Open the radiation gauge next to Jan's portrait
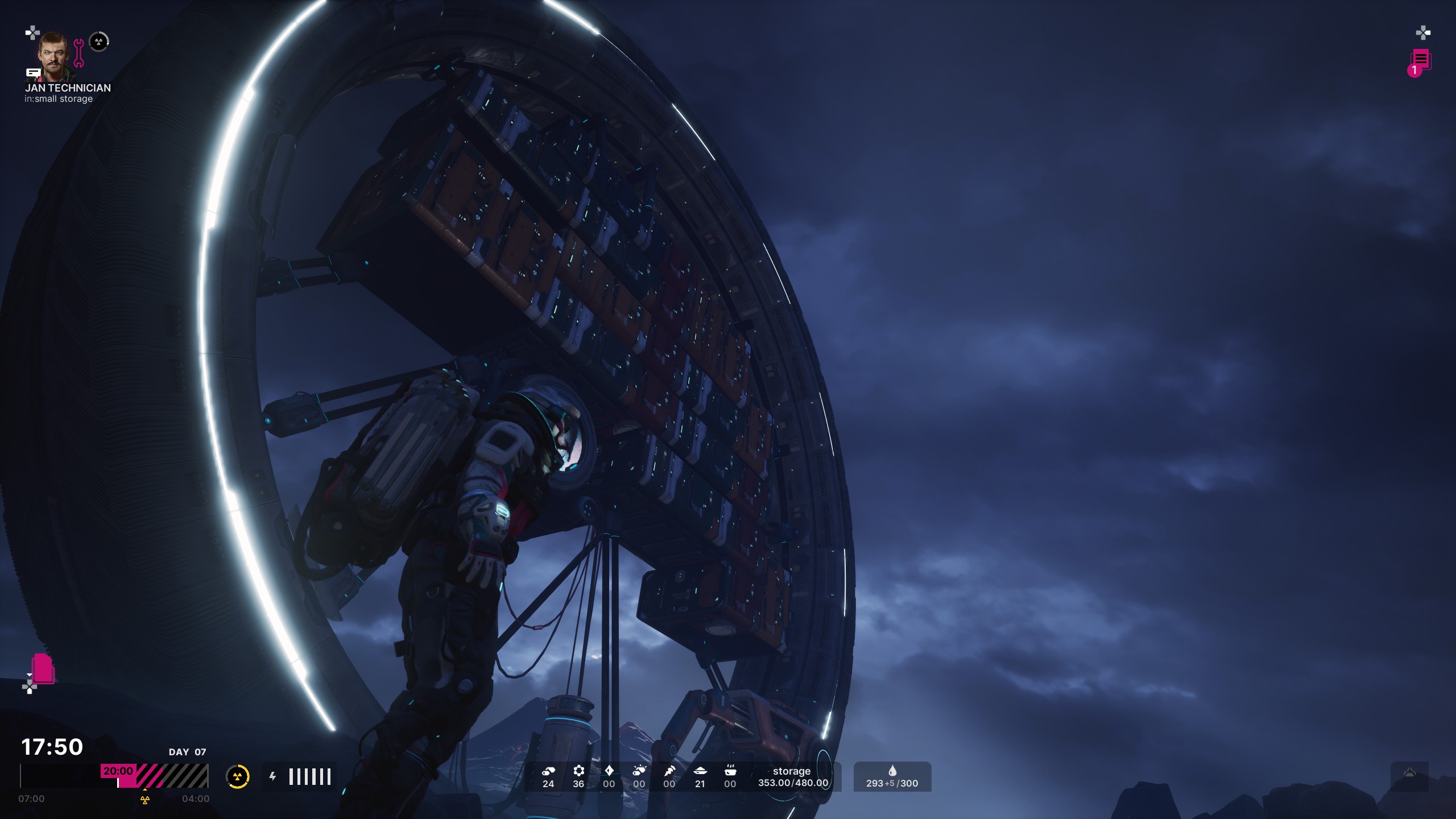Viewport: 1456px width, 819px height. [x=100, y=41]
